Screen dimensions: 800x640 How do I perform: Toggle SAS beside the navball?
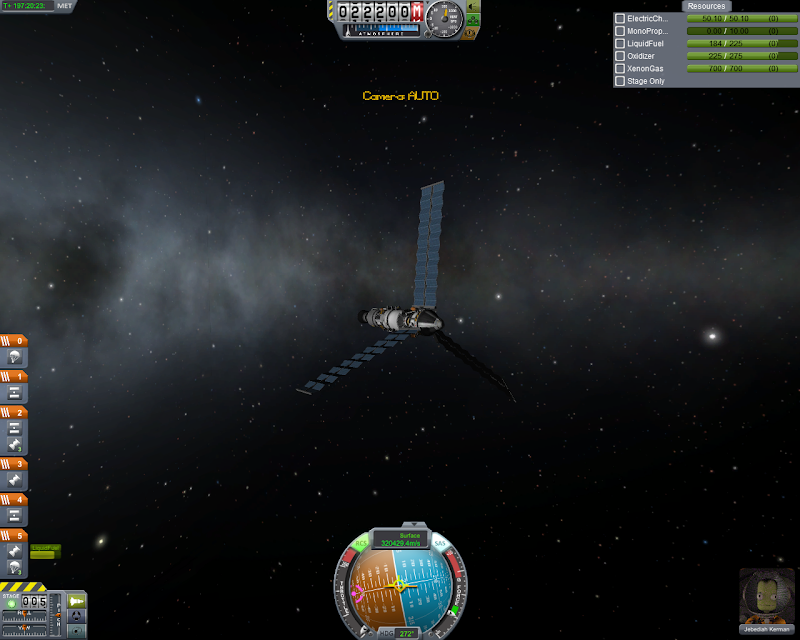[x=441, y=543]
